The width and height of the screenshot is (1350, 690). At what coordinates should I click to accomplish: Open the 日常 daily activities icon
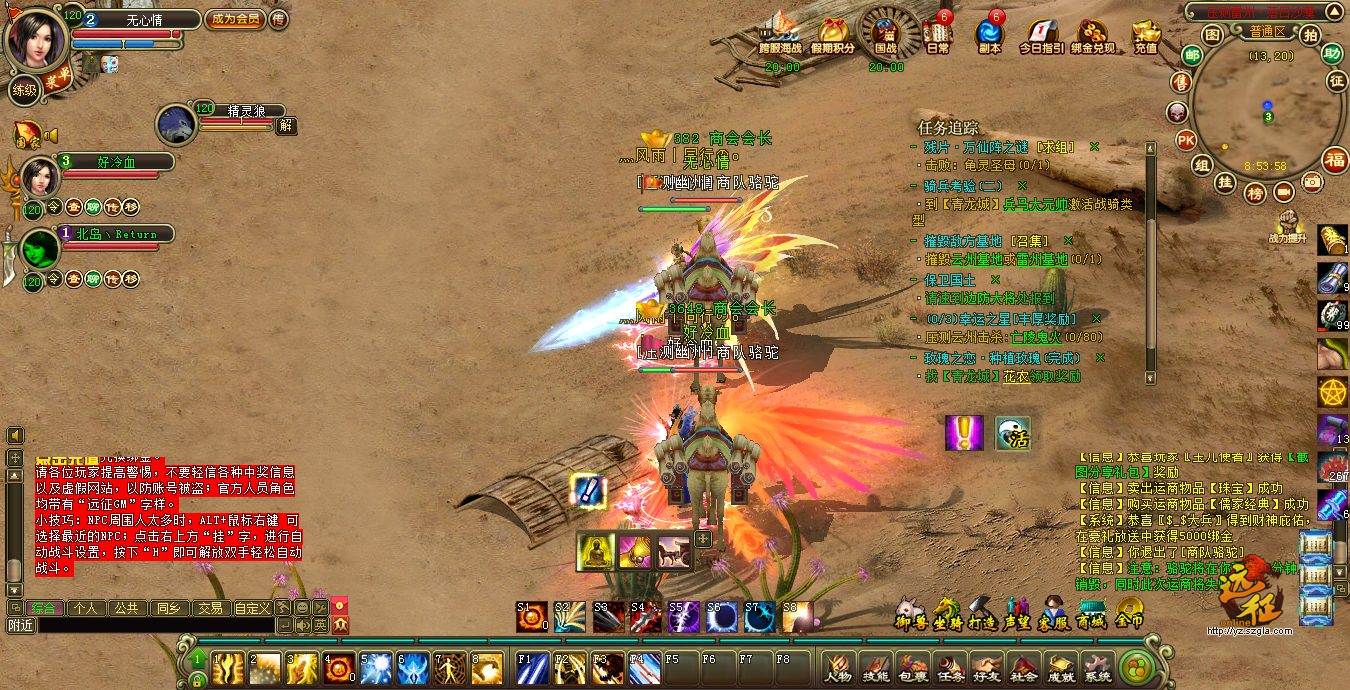point(938,34)
